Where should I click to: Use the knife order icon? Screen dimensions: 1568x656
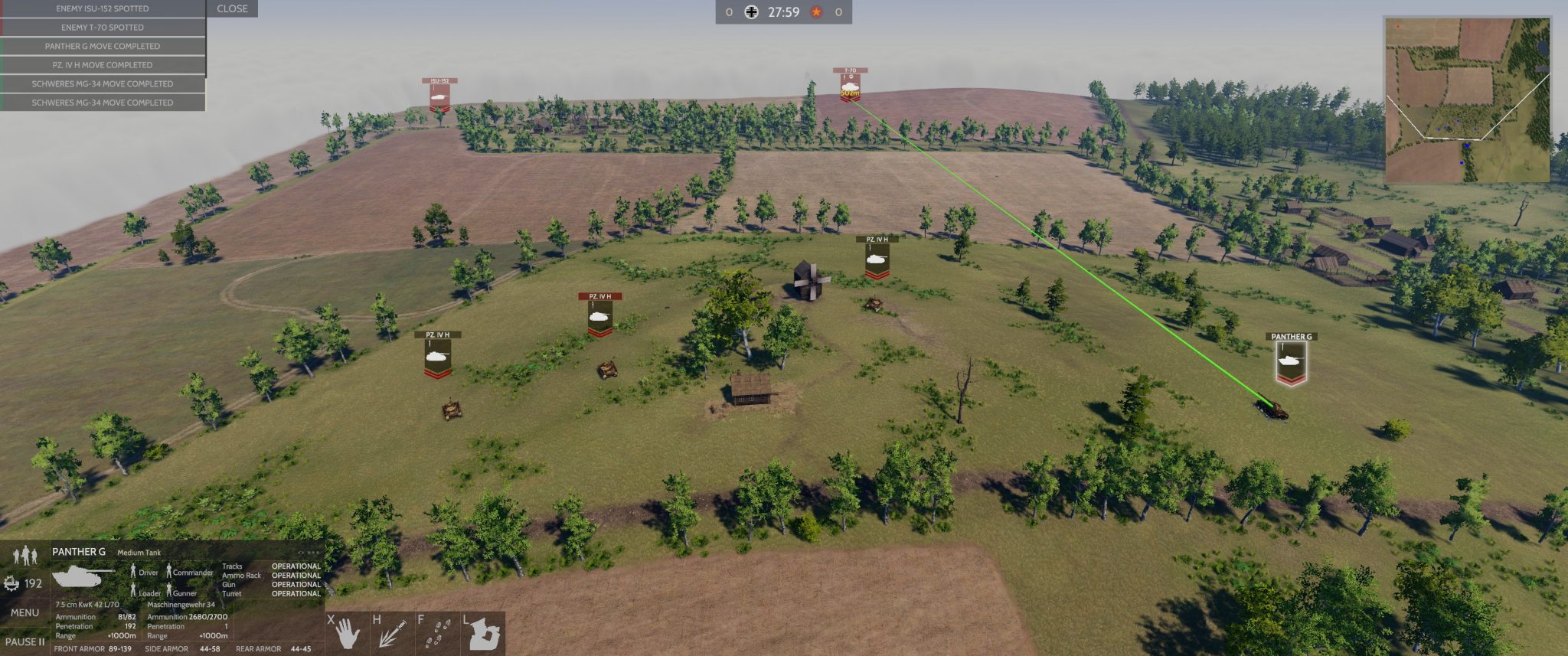coord(392,632)
